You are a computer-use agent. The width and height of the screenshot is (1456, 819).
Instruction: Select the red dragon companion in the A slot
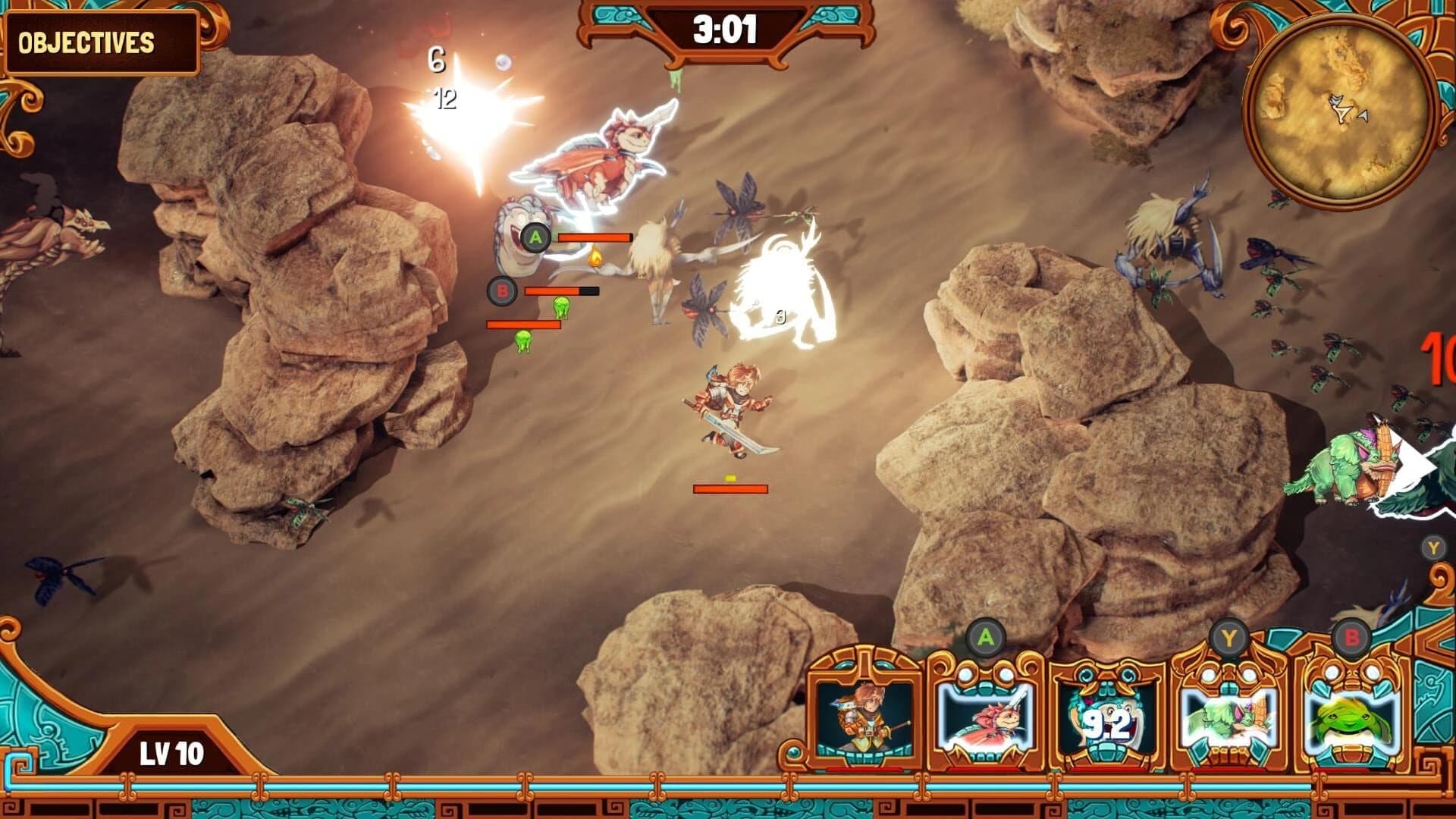[x=987, y=717]
